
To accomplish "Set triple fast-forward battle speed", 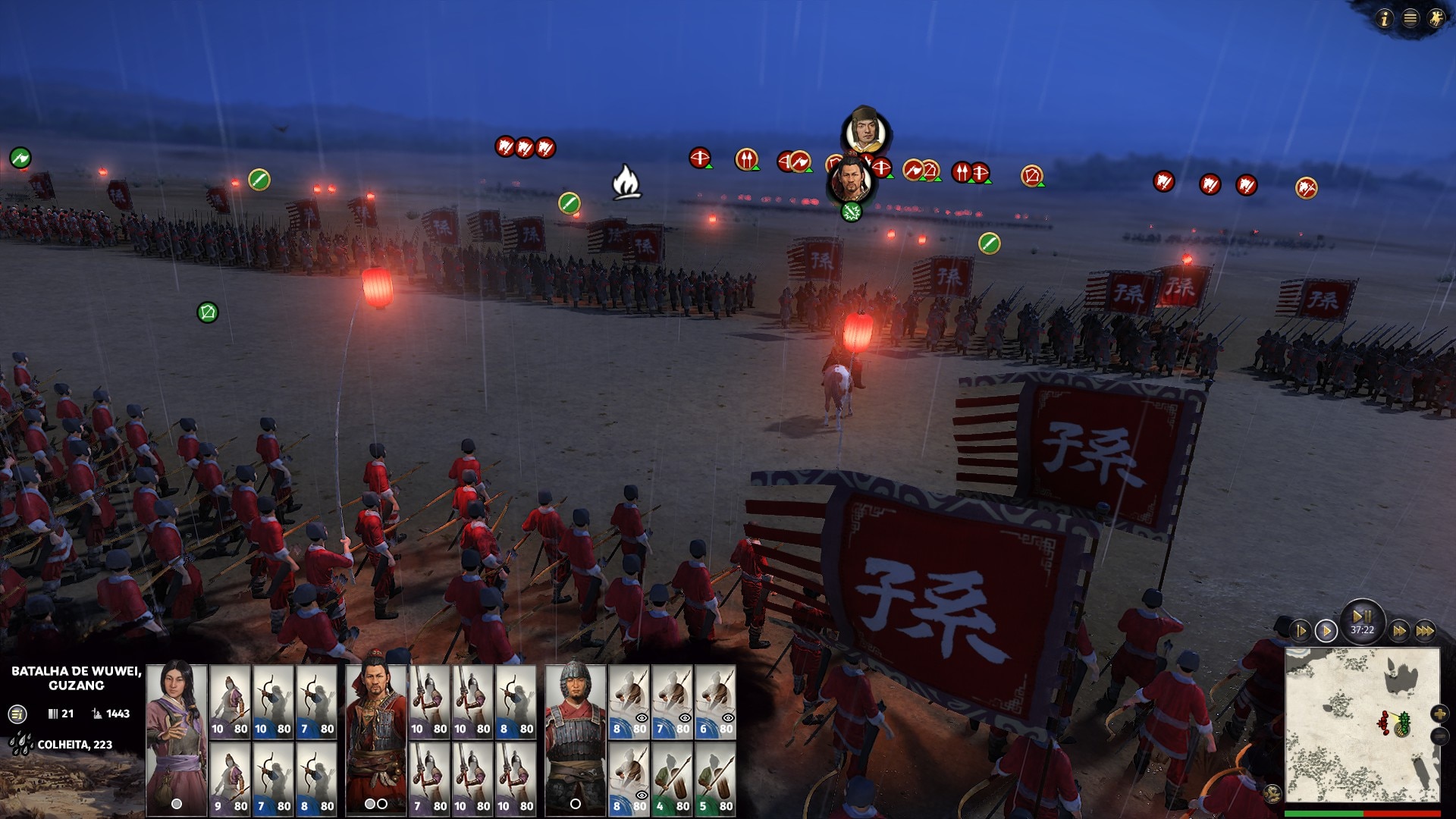I will click(x=1425, y=630).
